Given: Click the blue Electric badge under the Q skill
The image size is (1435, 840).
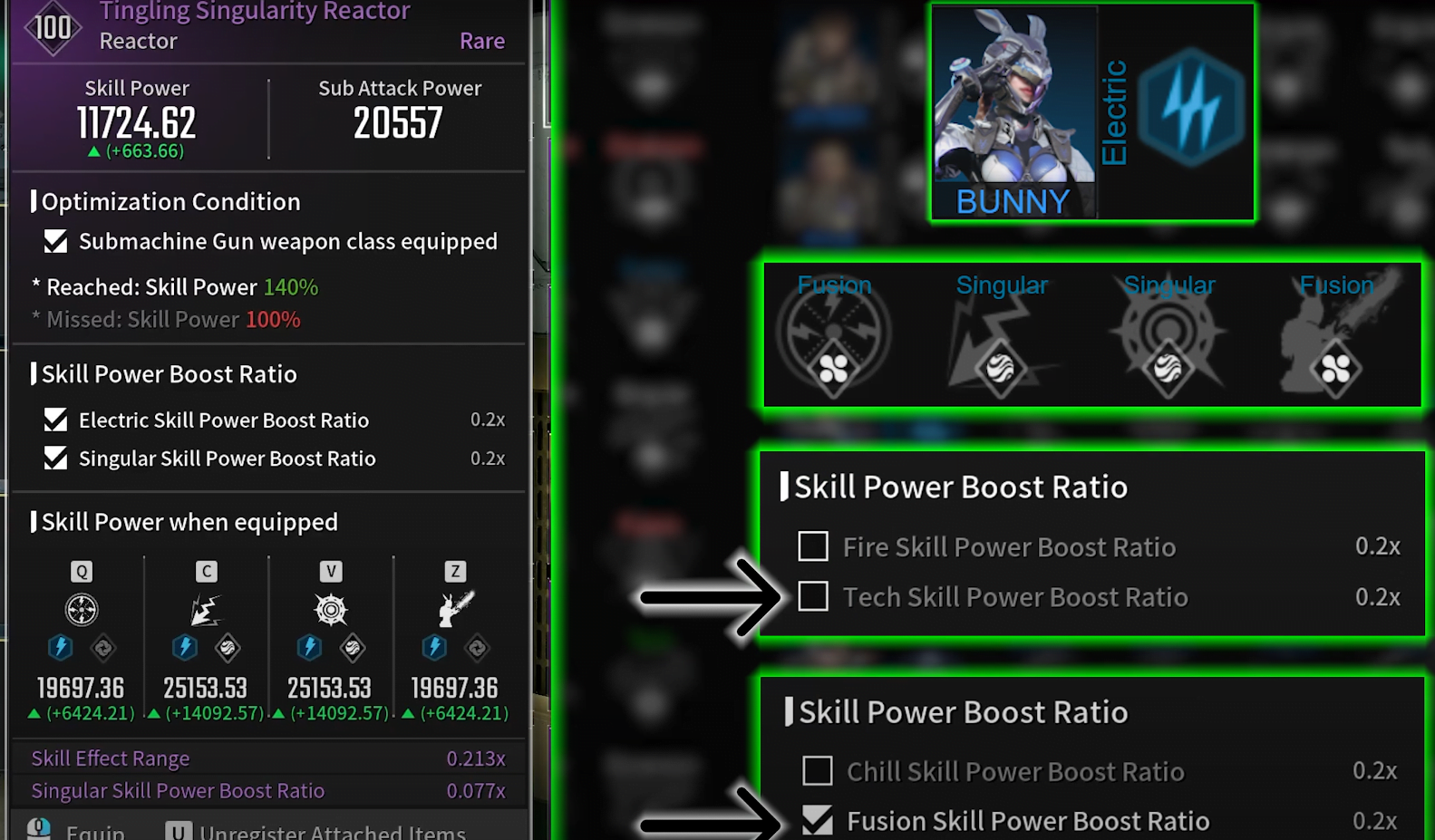Looking at the screenshot, I should [61, 647].
